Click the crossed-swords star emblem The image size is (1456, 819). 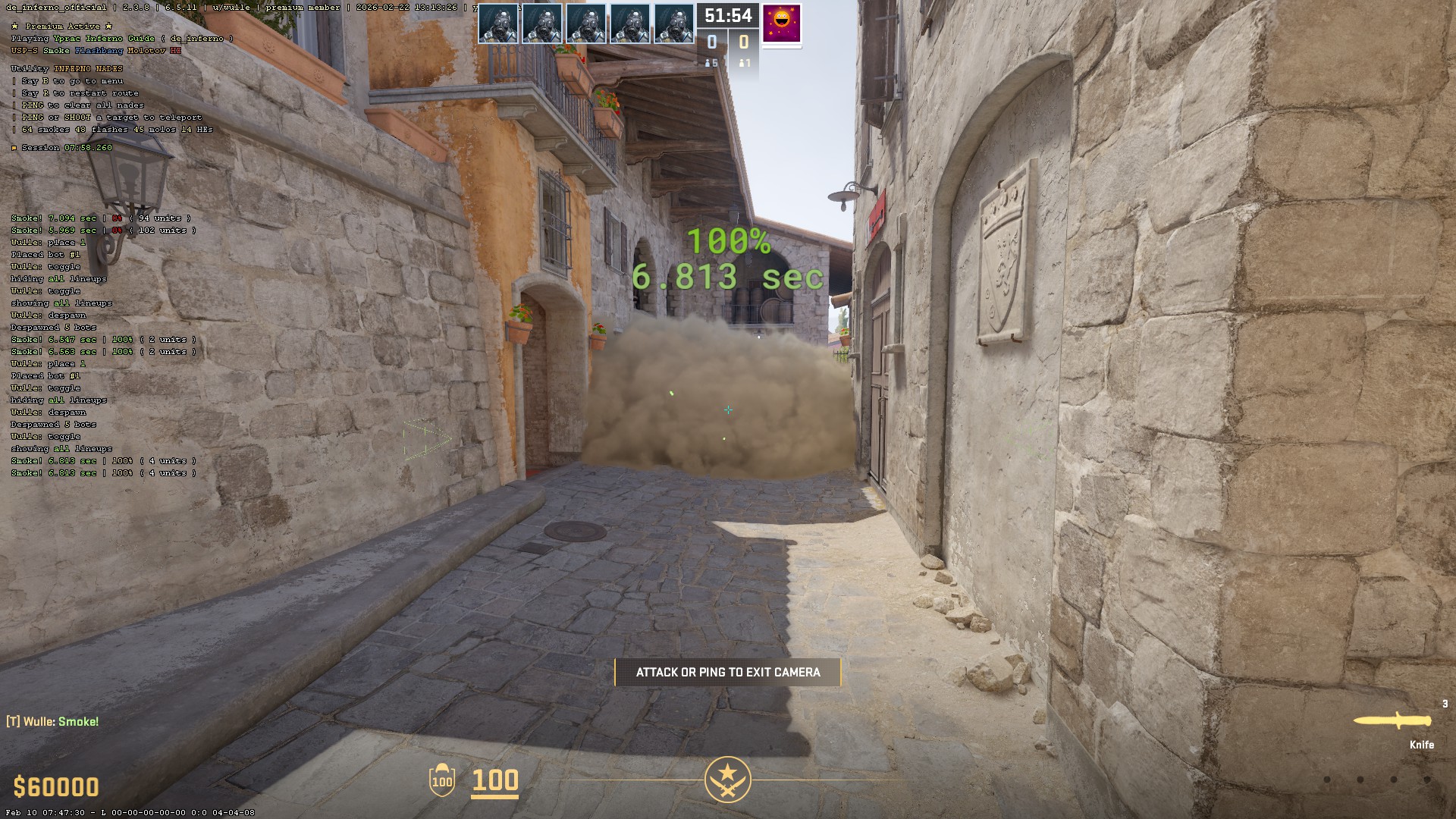click(x=727, y=779)
